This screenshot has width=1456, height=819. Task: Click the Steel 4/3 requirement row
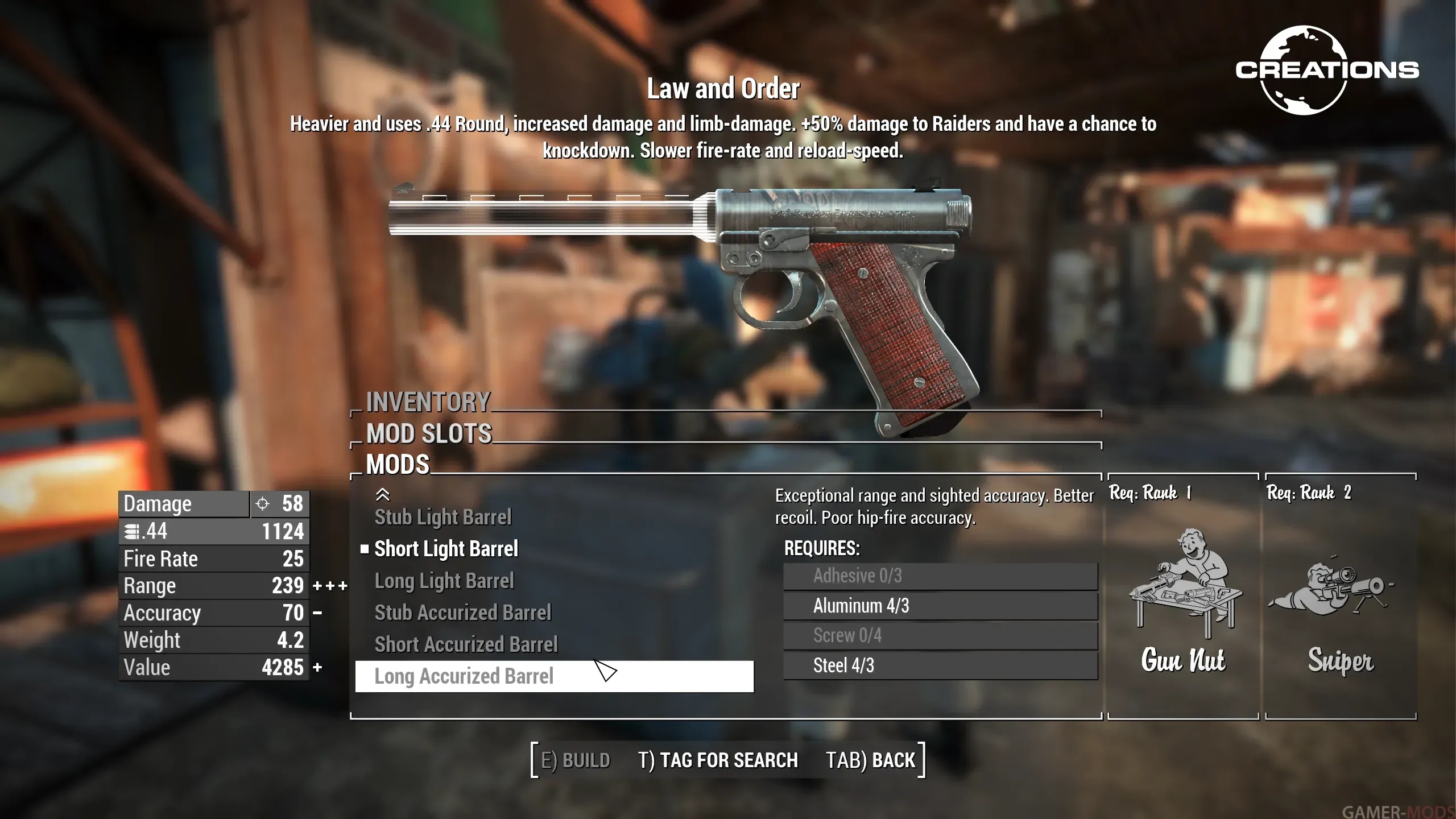940,665
